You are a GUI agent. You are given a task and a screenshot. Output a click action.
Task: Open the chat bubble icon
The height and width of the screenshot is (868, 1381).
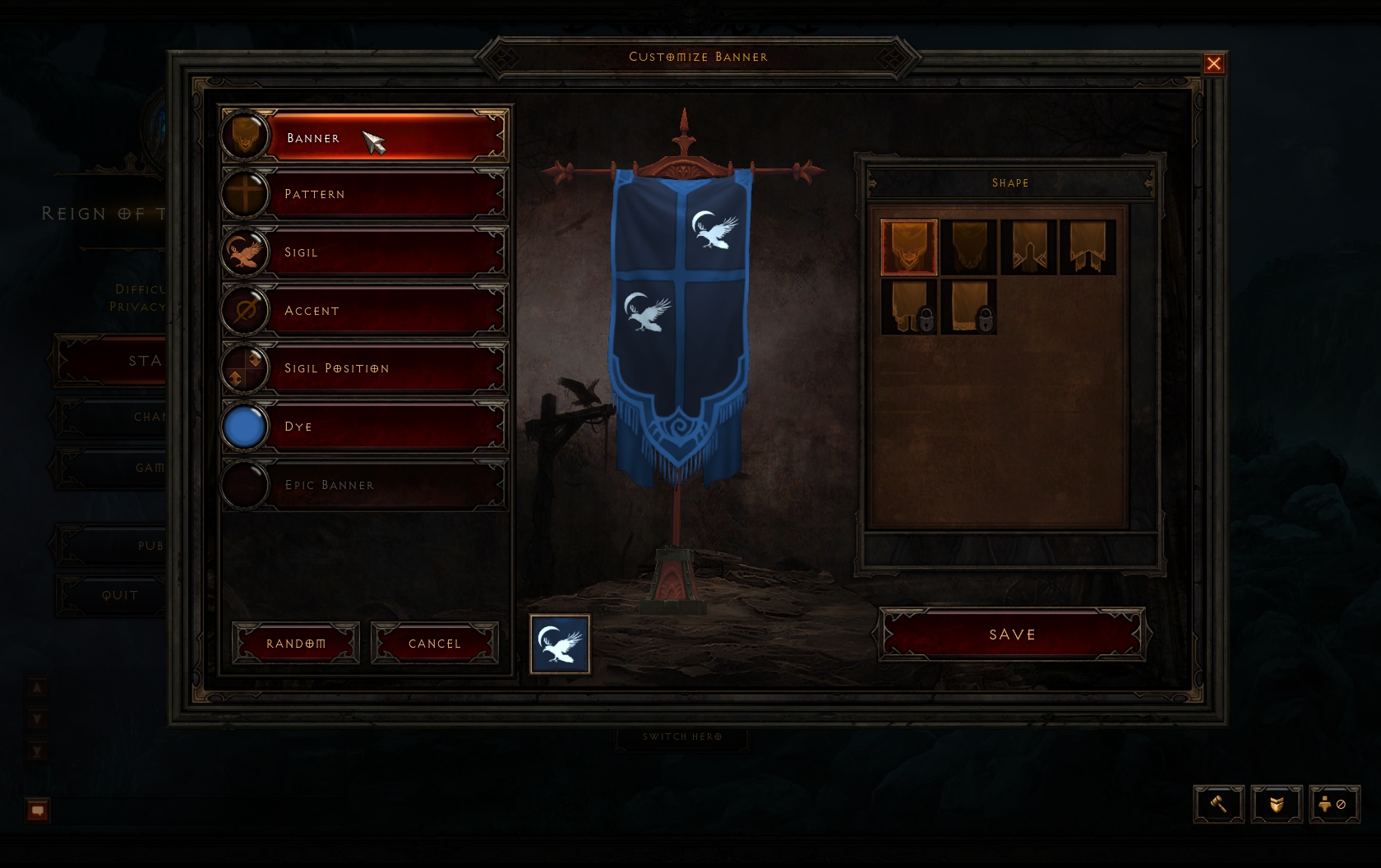(x=37, y=810)
